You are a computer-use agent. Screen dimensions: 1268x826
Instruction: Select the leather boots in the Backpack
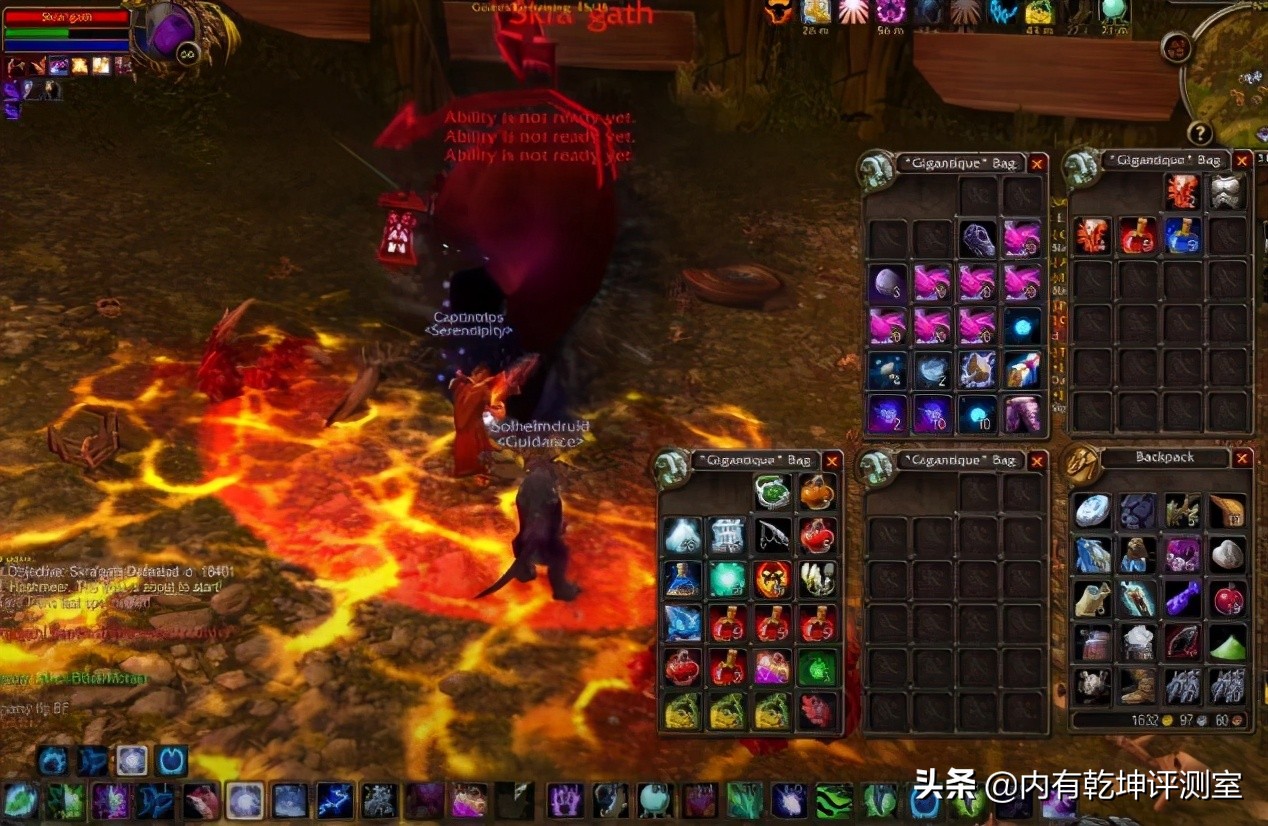point(1137,686)
